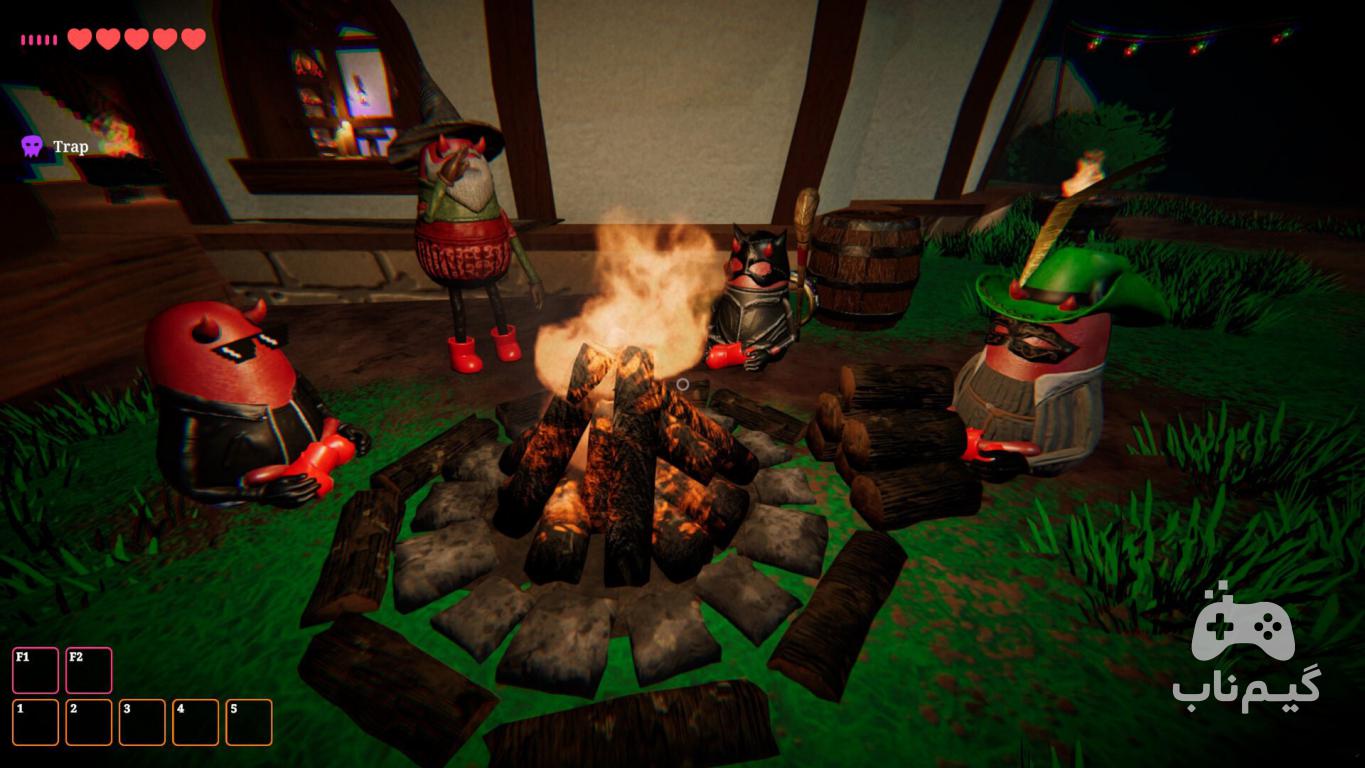Choose hotbar slot 1
This screenshot has height=768, width=1365.
[x=35, y=722]
